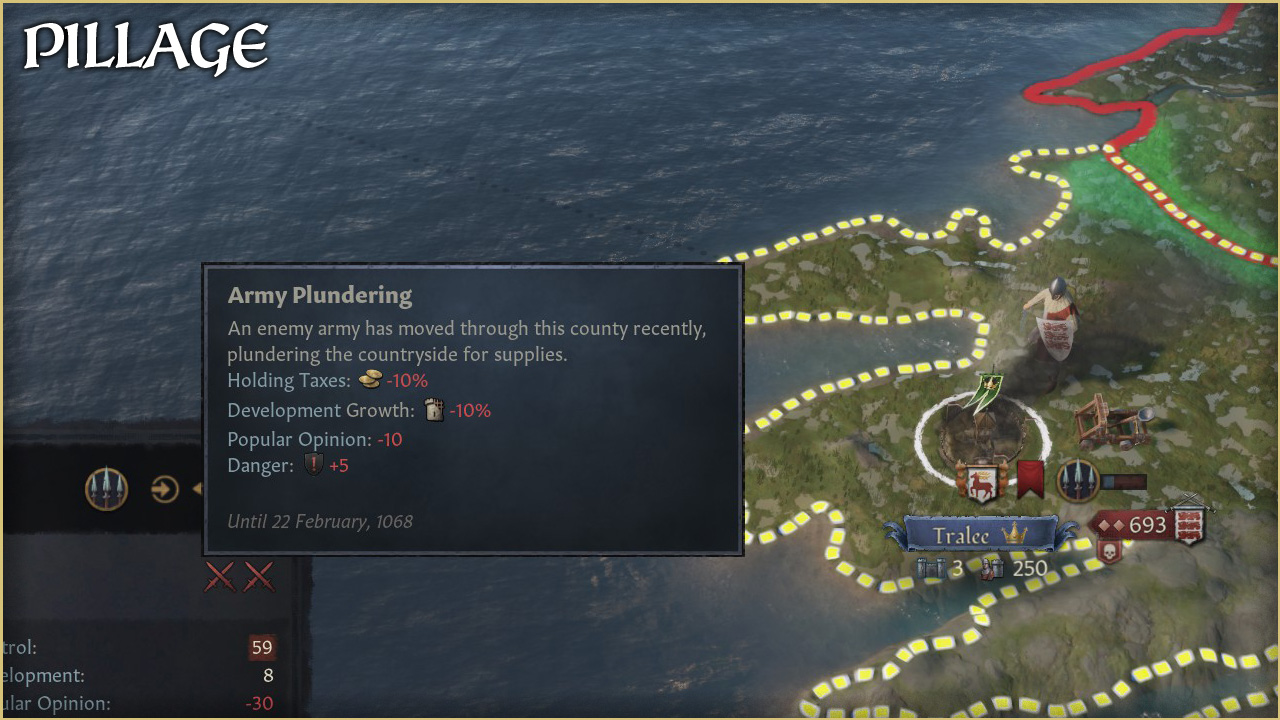
Task: Select the army banner showing 693 troops
Action: (x=1146, y=525)
